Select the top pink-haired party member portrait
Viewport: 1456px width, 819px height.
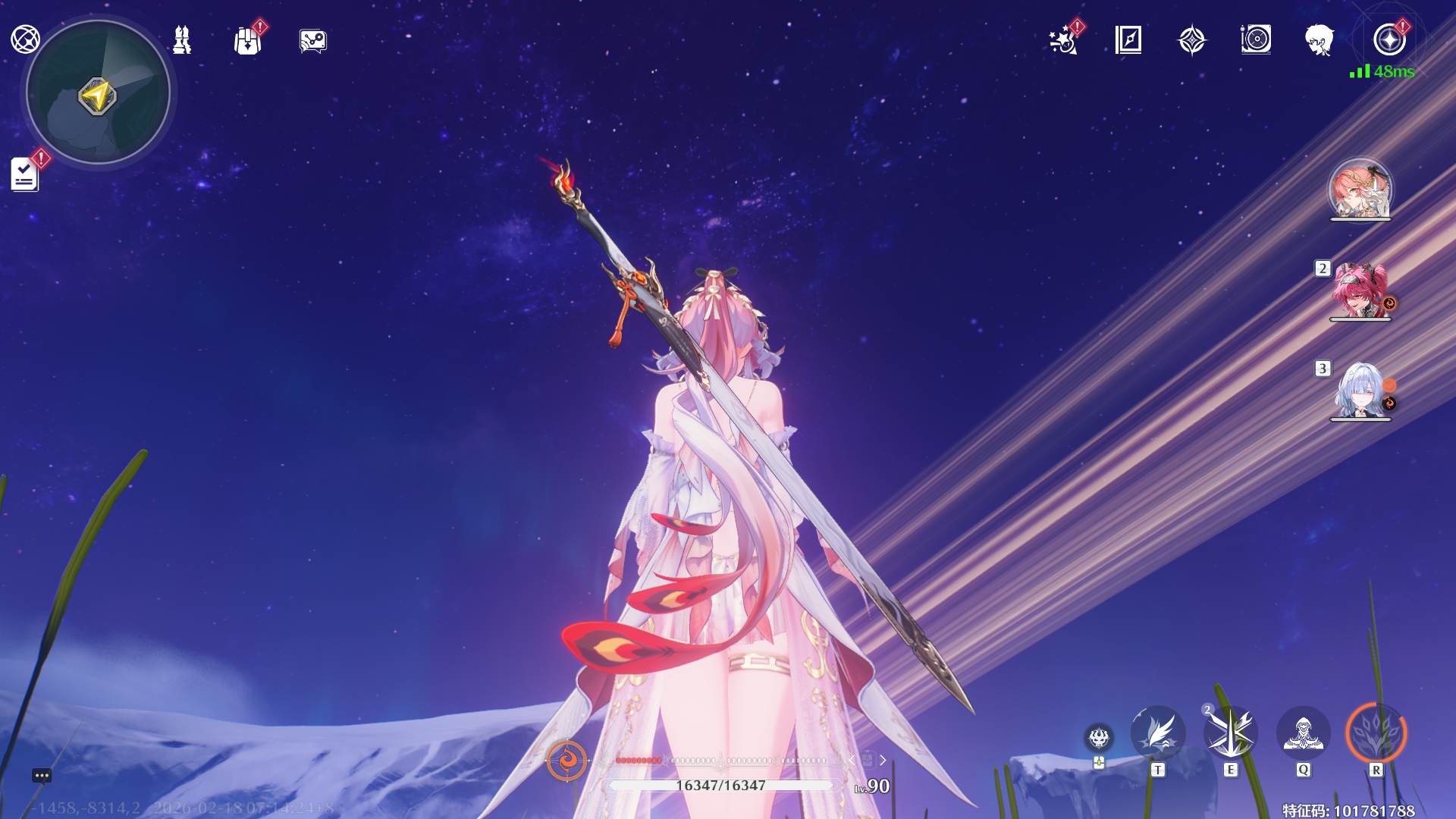click(1360, 189)
